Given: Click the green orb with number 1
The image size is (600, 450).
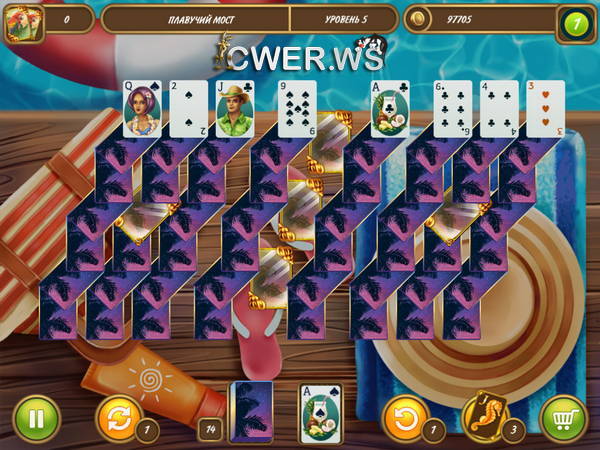Looking at the screenshot, I should click(575, 21).
